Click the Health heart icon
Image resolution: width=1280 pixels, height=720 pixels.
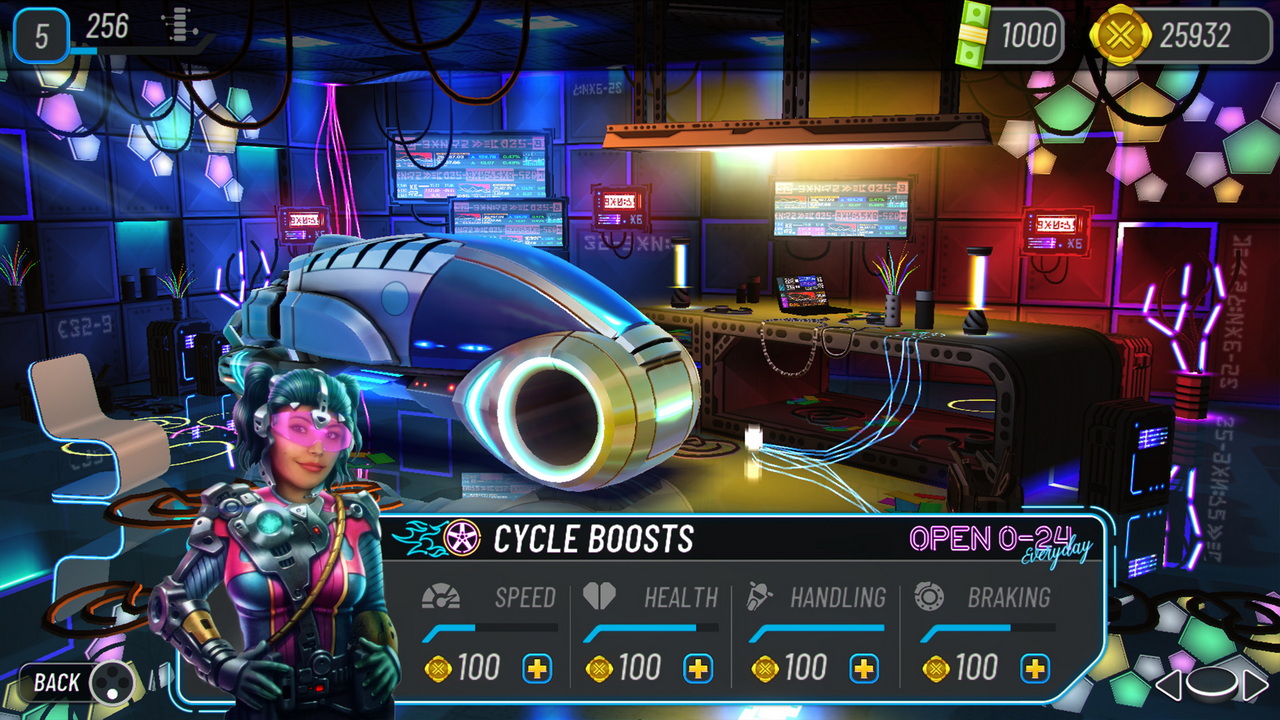600,596
